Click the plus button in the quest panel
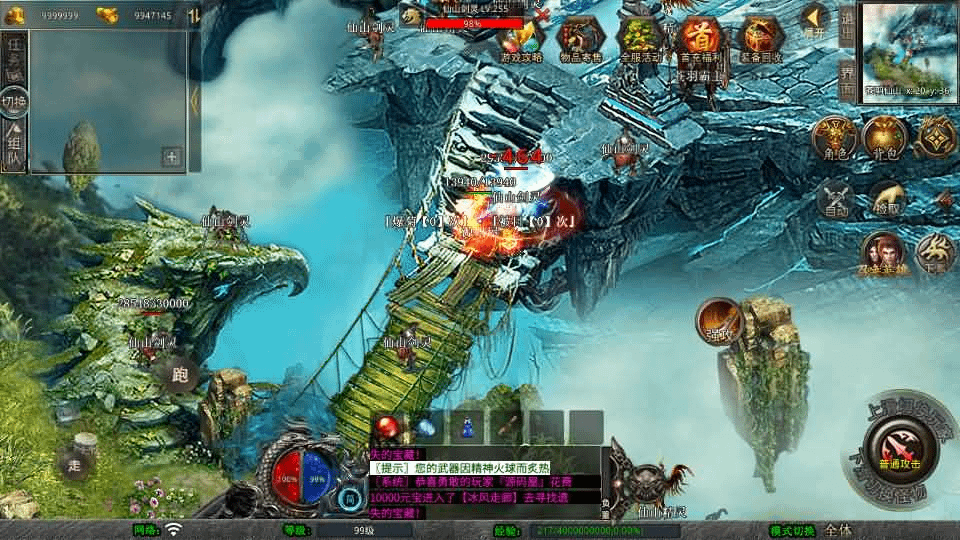 [x=172, y=156]
